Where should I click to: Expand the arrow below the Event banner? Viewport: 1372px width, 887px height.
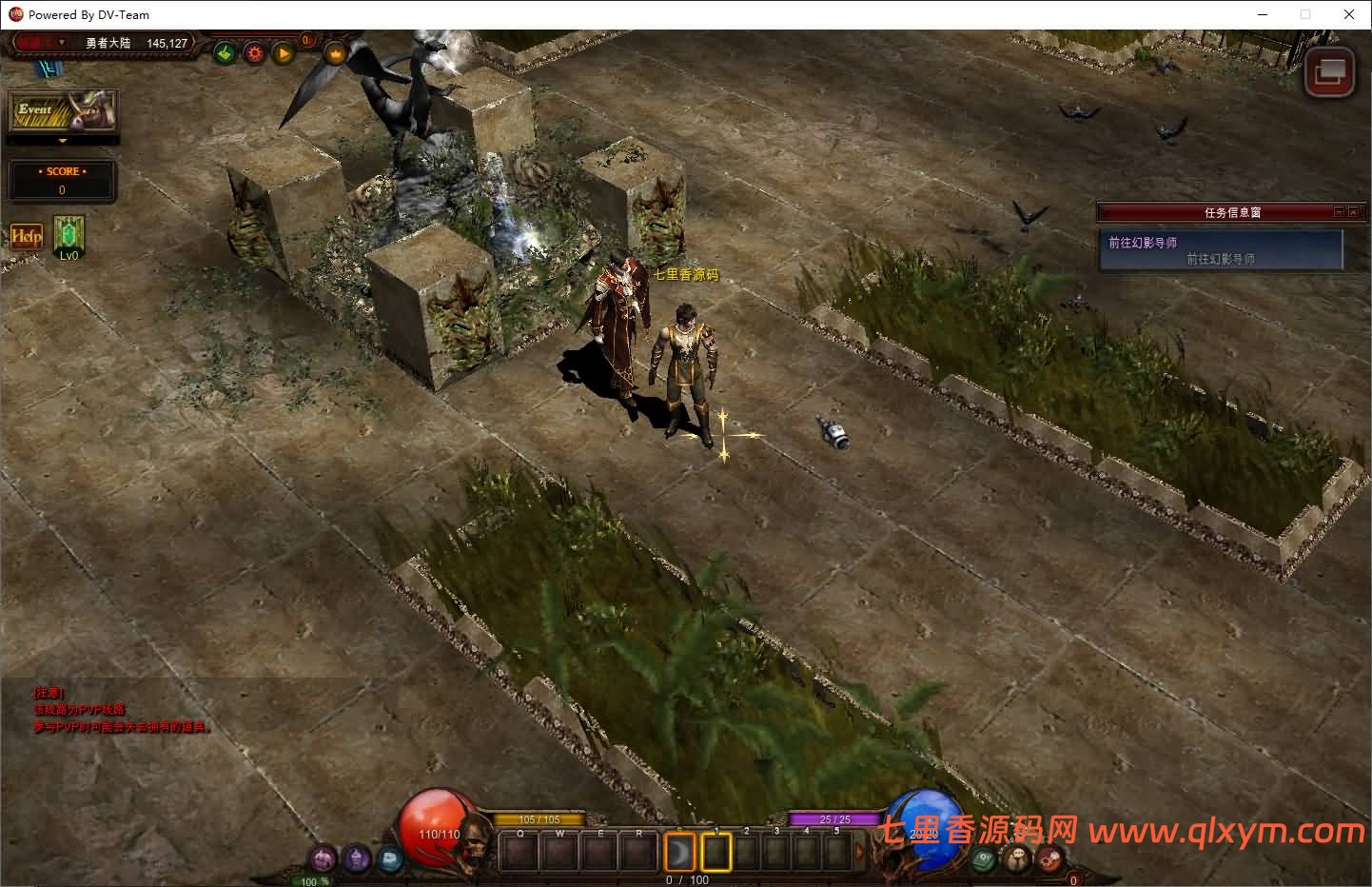[x=63, y=141]
